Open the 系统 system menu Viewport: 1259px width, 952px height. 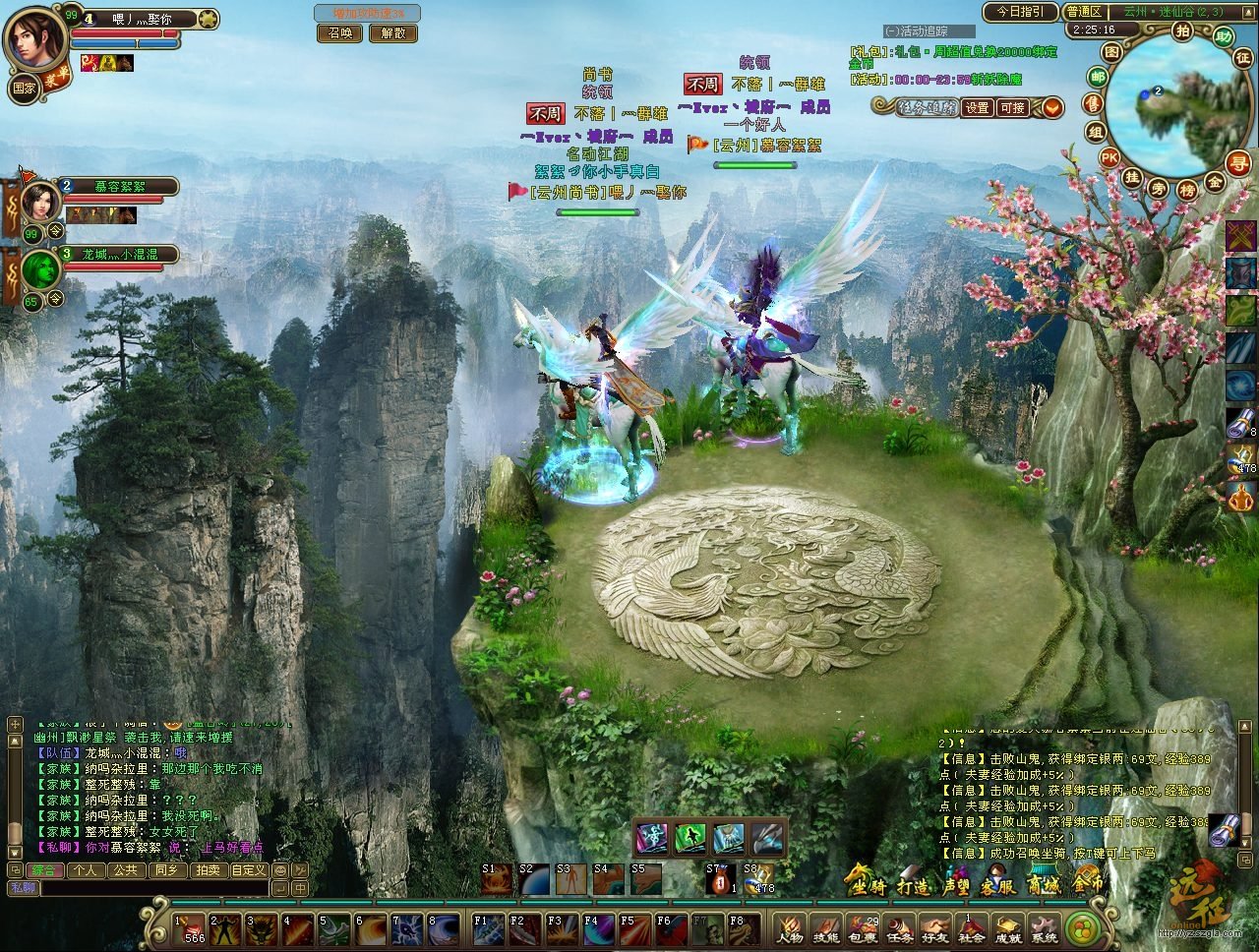1044,927
